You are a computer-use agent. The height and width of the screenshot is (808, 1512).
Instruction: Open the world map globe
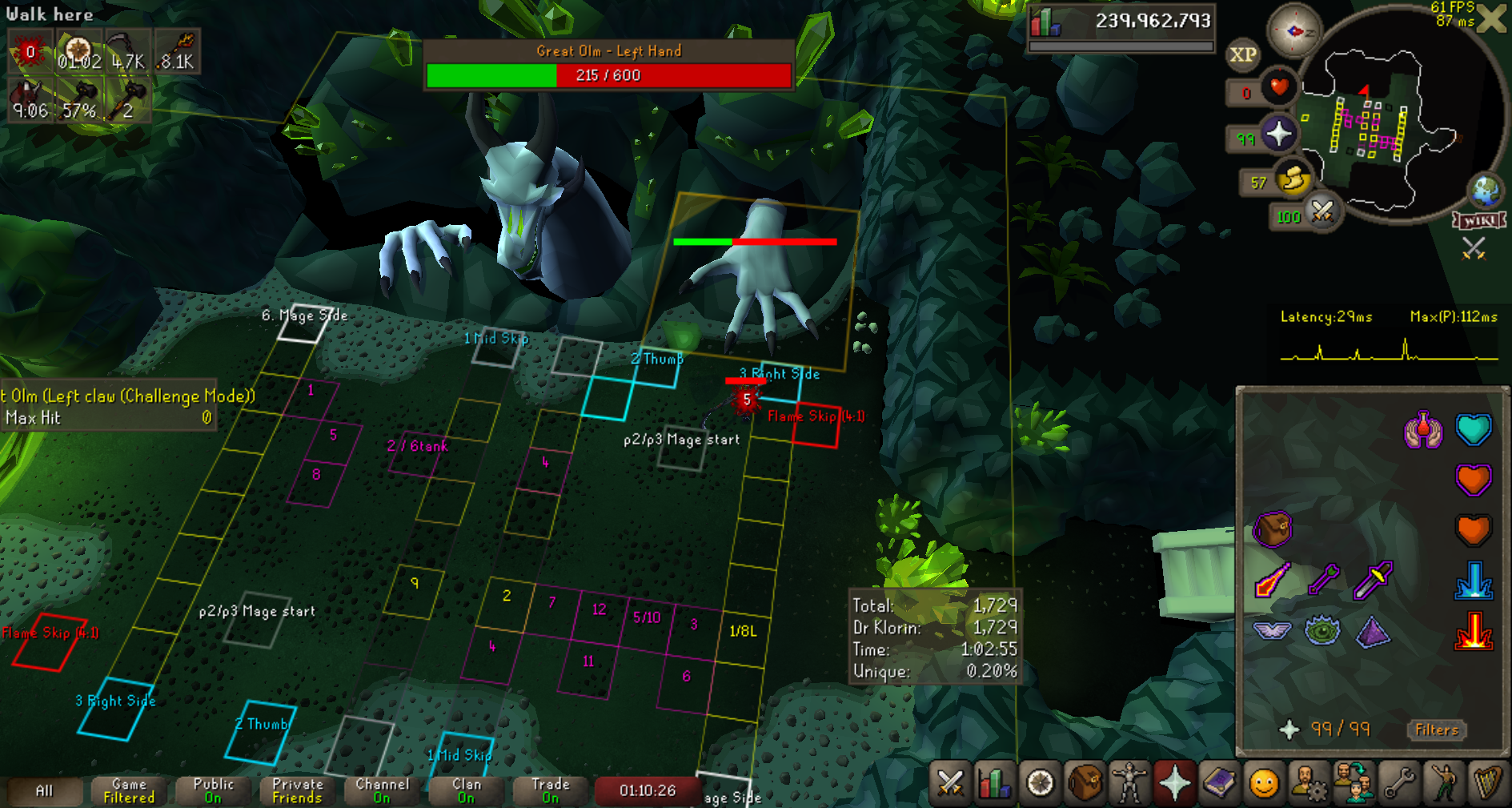[1486, 191]
